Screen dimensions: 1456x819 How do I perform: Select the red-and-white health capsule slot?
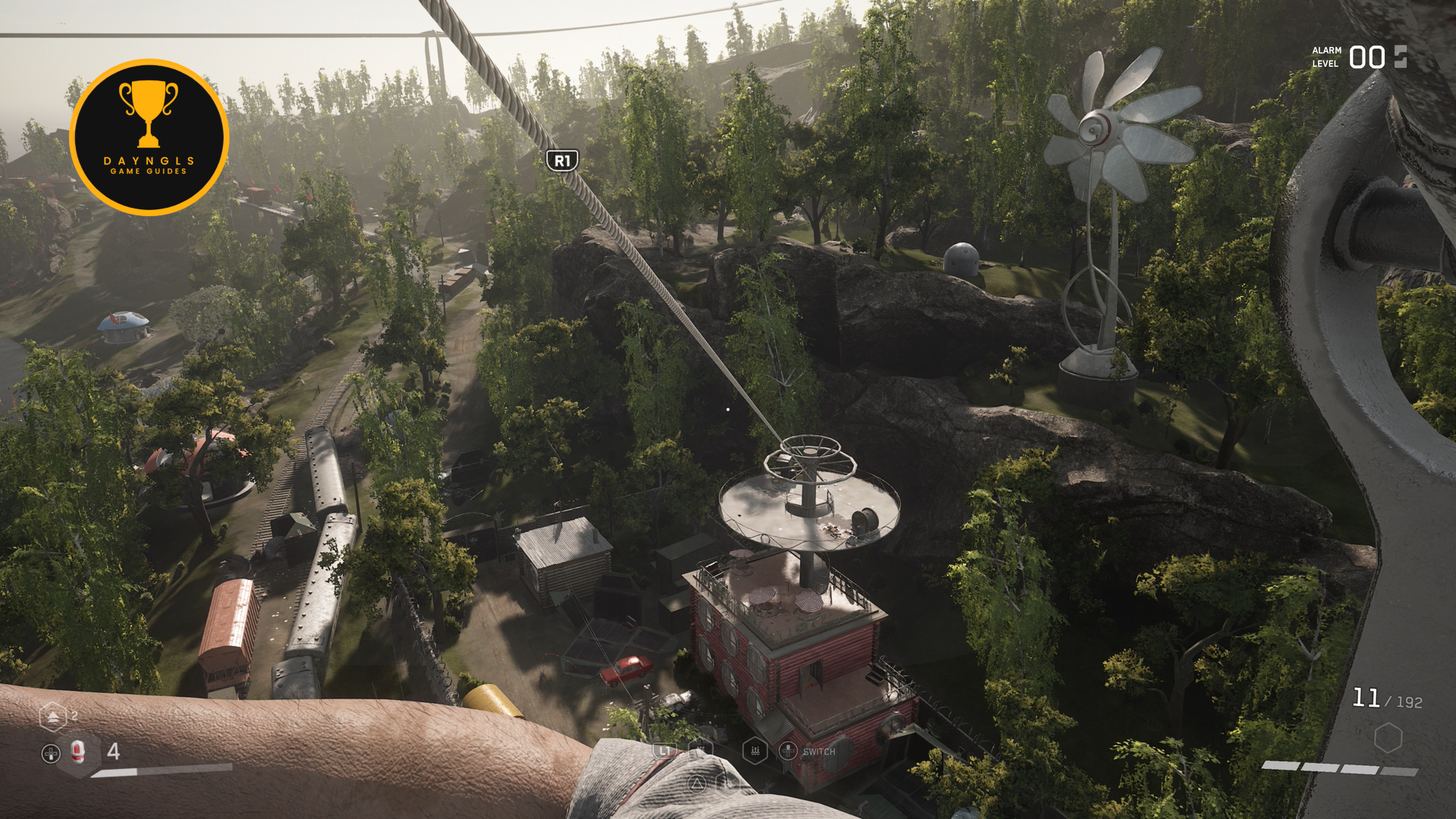click(x=77, y=752)
